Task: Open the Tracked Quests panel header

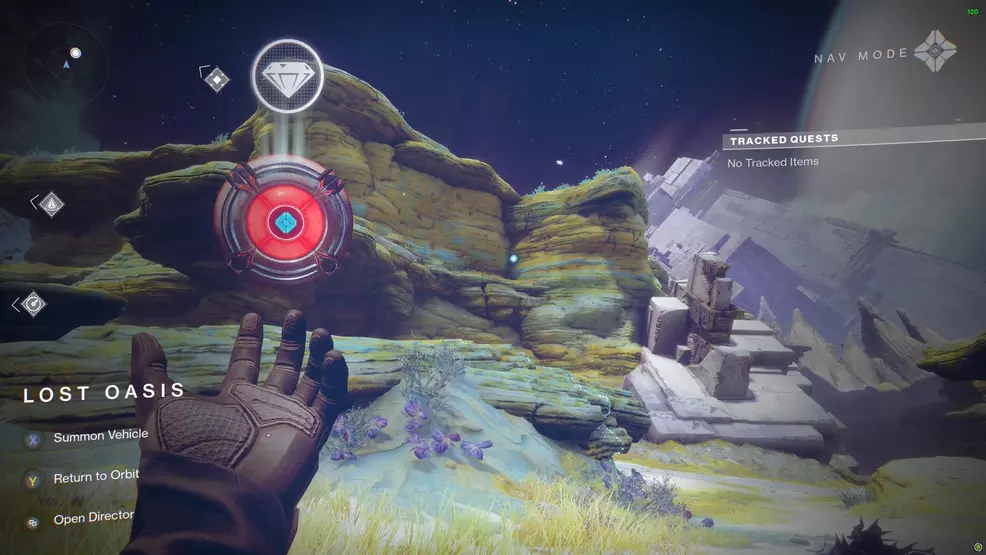Action: pos(784,139)
